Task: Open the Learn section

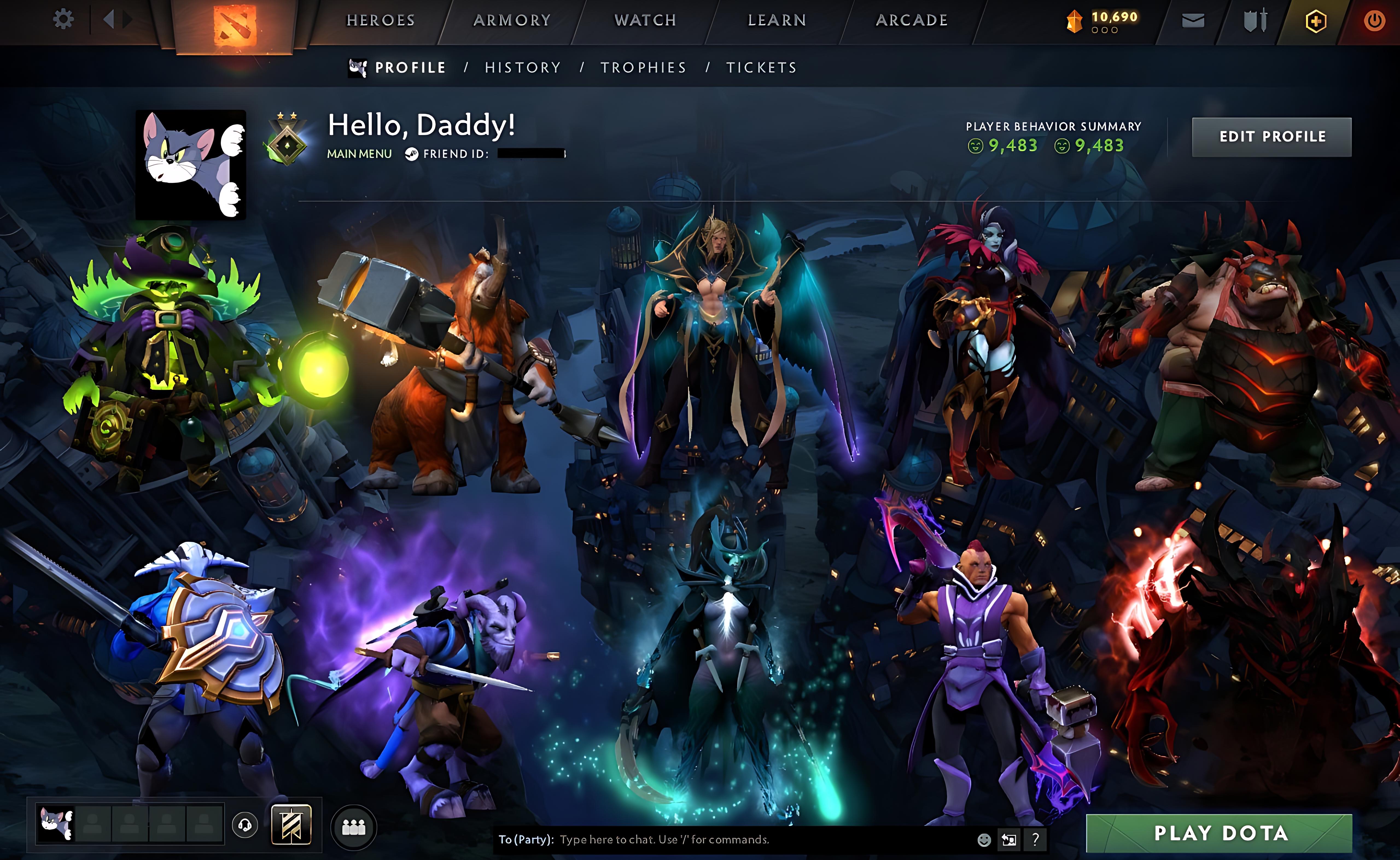Action: click(777, 21)
